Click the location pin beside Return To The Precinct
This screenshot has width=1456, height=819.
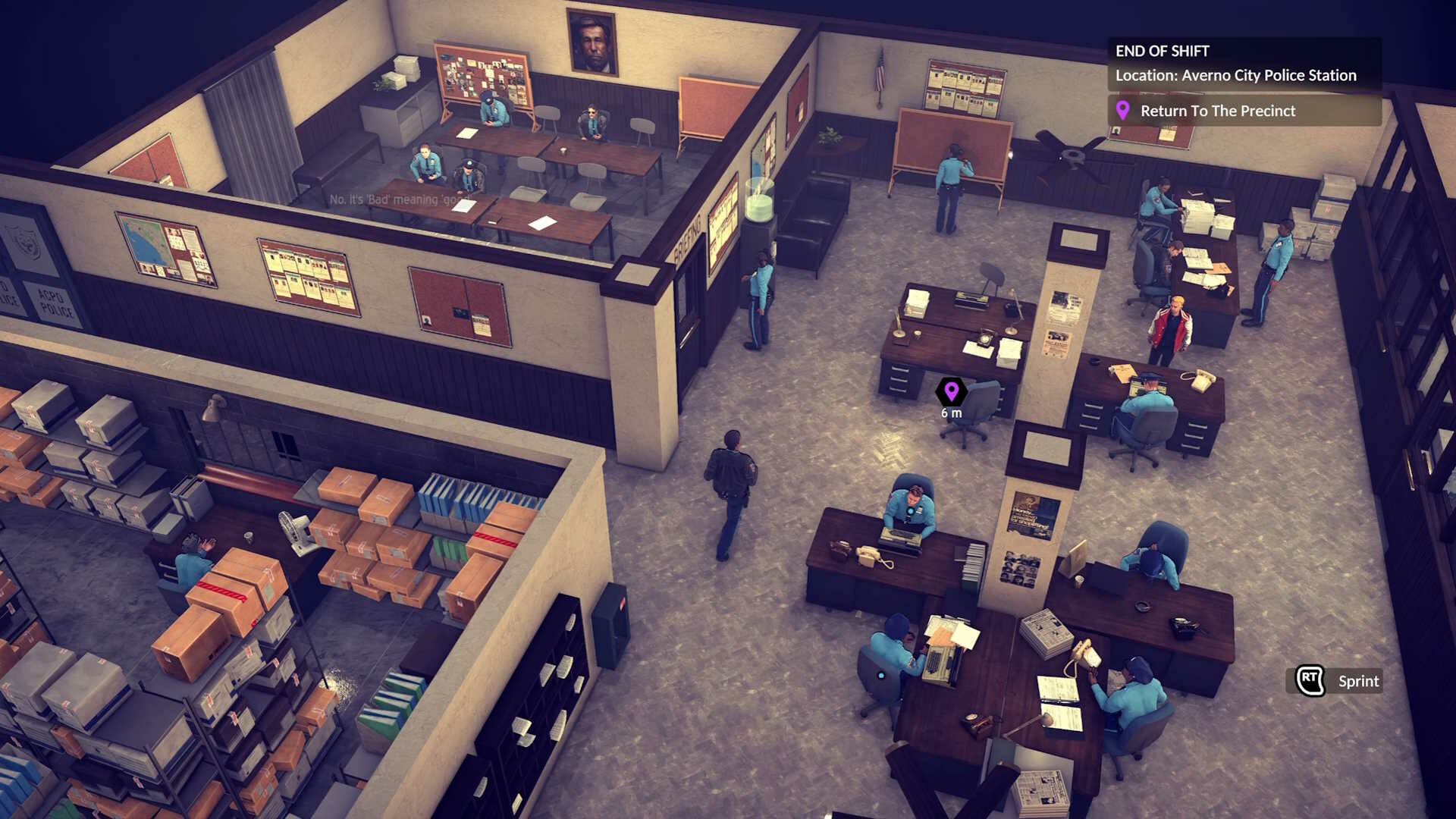pyautogui.click(x=1124, y=111)
